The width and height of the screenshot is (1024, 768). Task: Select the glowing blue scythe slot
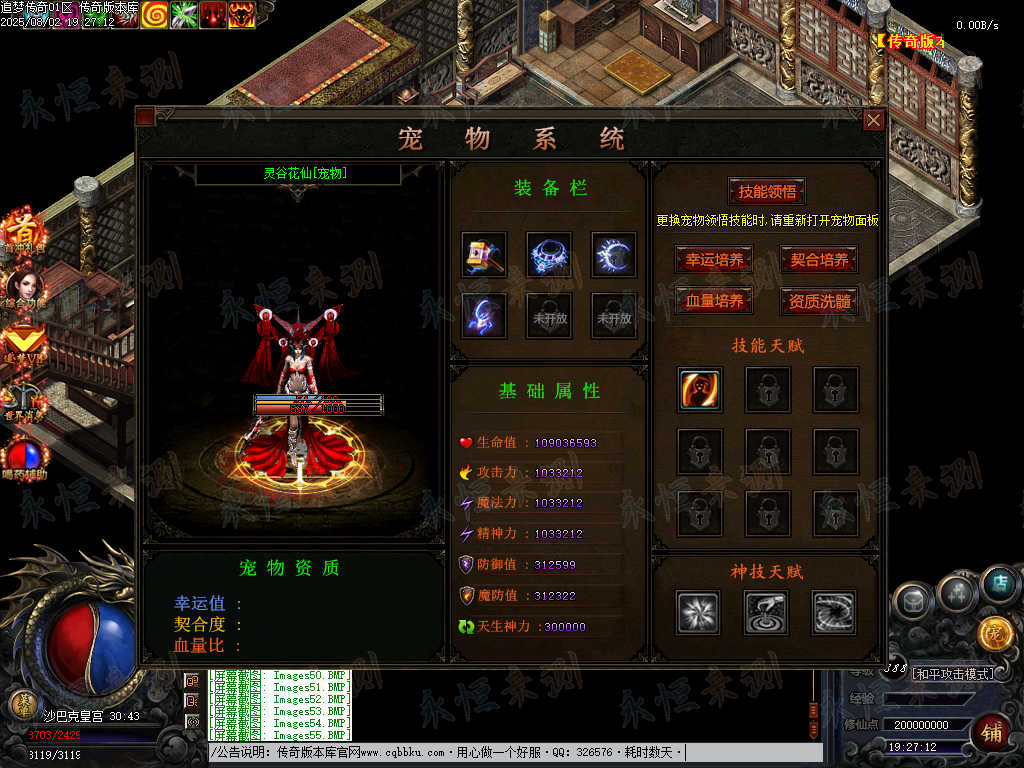484,316
